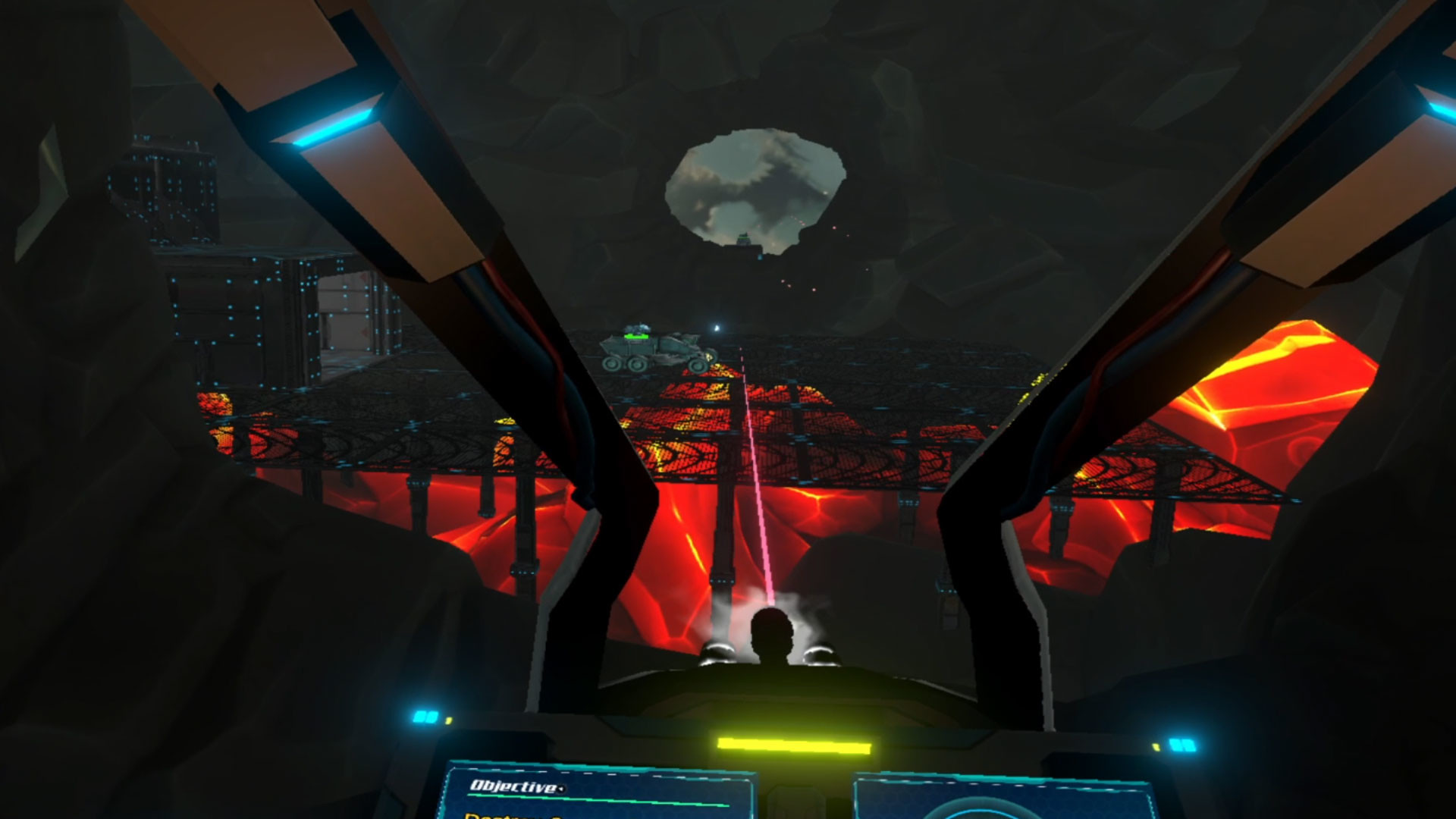The image size is (1456, 819).
Task: Tap the blue status lights on the left console
Action: click(x=425, y=717)
